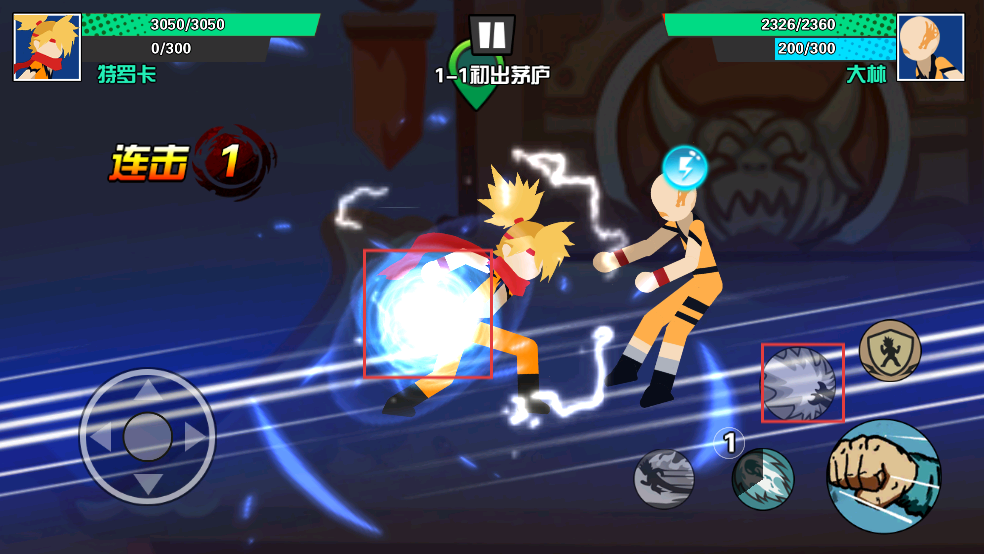Tap the joystick's left arrow
The height and width of the screenshot is (554, 984).
tap(102, 437)
